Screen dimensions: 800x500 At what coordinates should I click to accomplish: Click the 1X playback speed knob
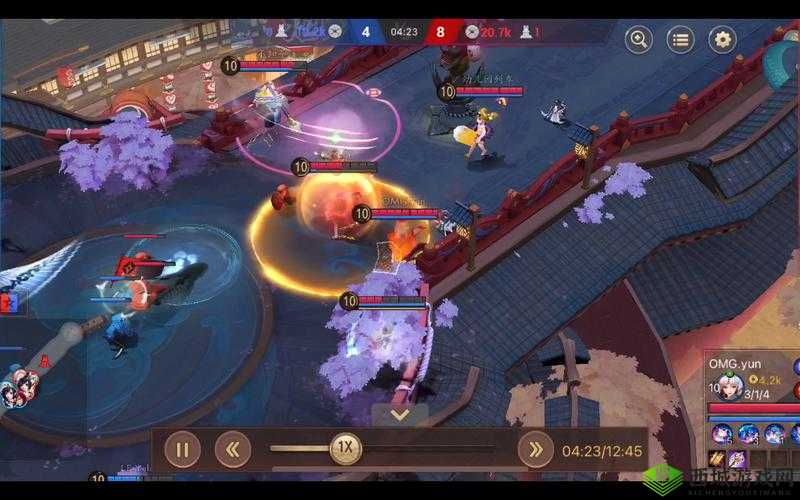coord(346,449)
